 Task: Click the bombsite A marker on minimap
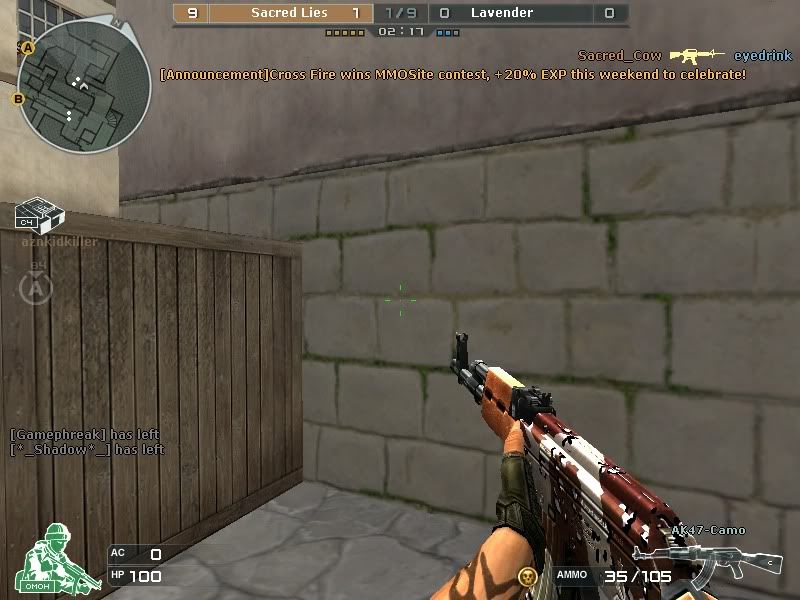click(28, 48)
